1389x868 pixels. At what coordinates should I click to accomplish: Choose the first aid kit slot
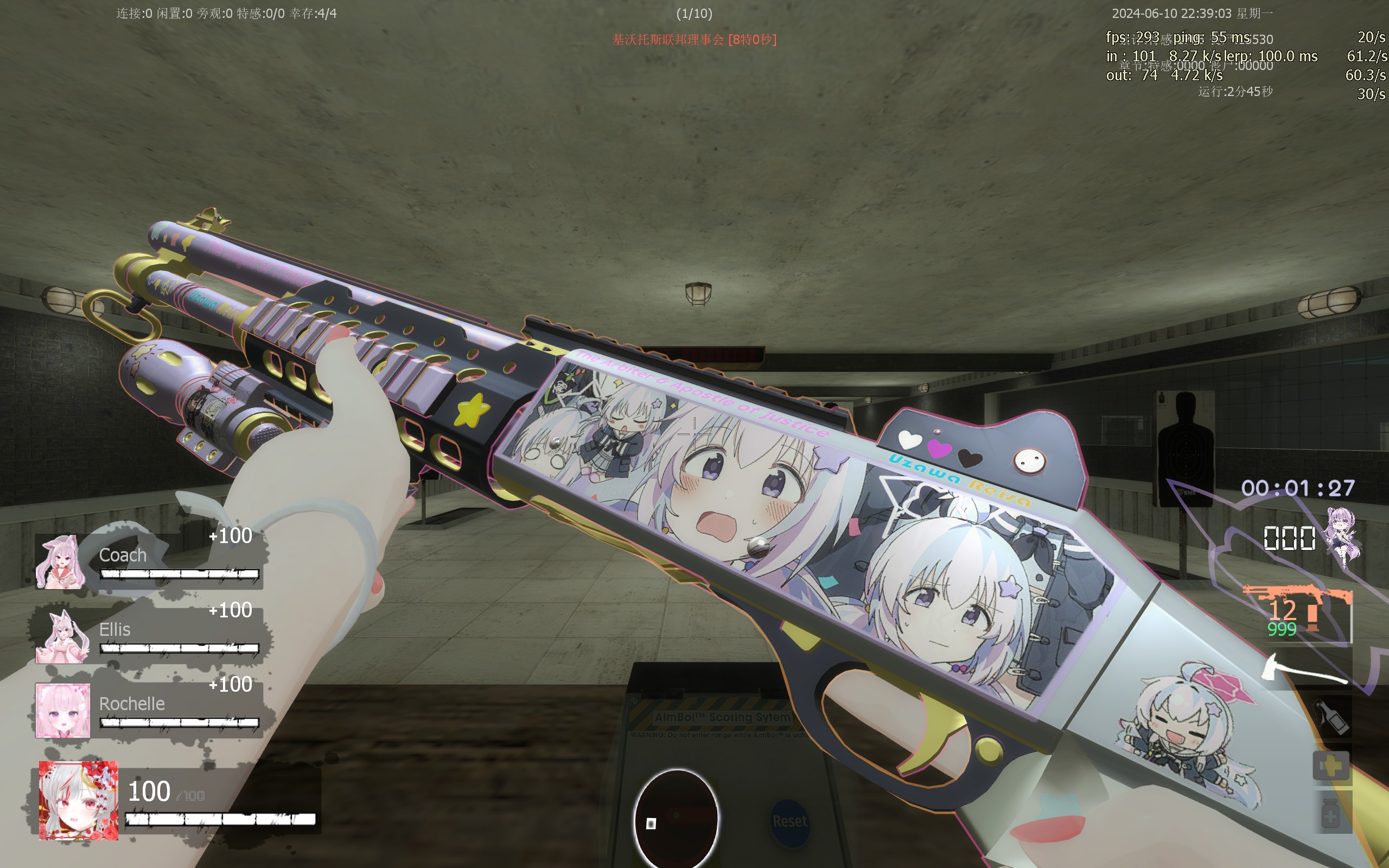pos(1331,766)
